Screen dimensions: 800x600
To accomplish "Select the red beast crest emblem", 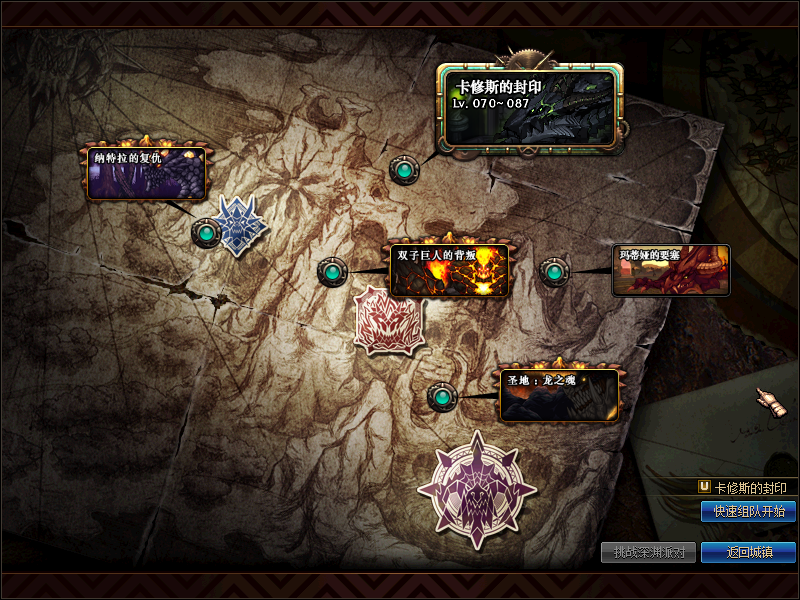I will click(x=390, y=320).
